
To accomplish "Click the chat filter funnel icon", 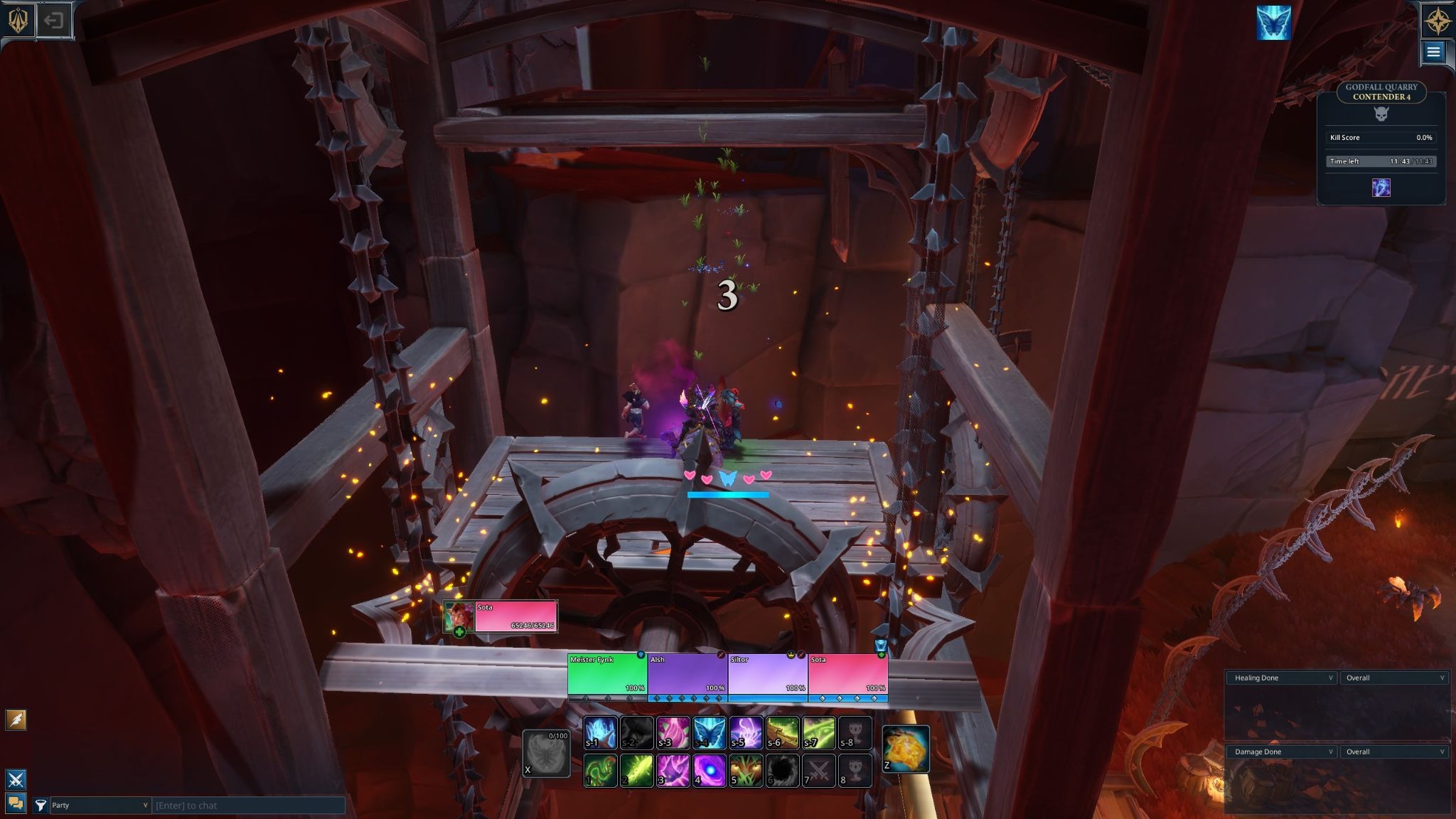I will (41, 805).
